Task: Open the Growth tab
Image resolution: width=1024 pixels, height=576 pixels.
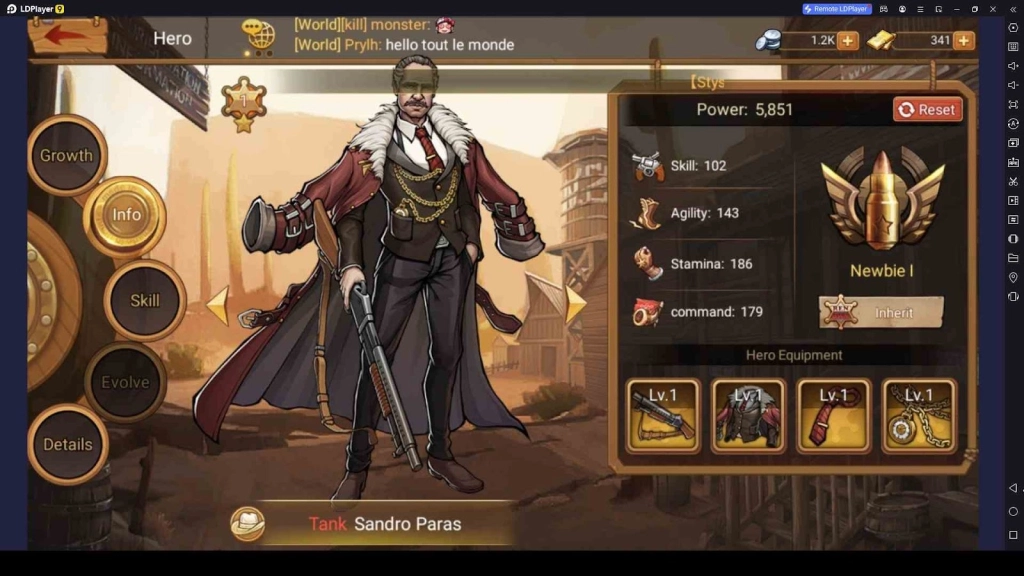Action: [x=67, y=156]
